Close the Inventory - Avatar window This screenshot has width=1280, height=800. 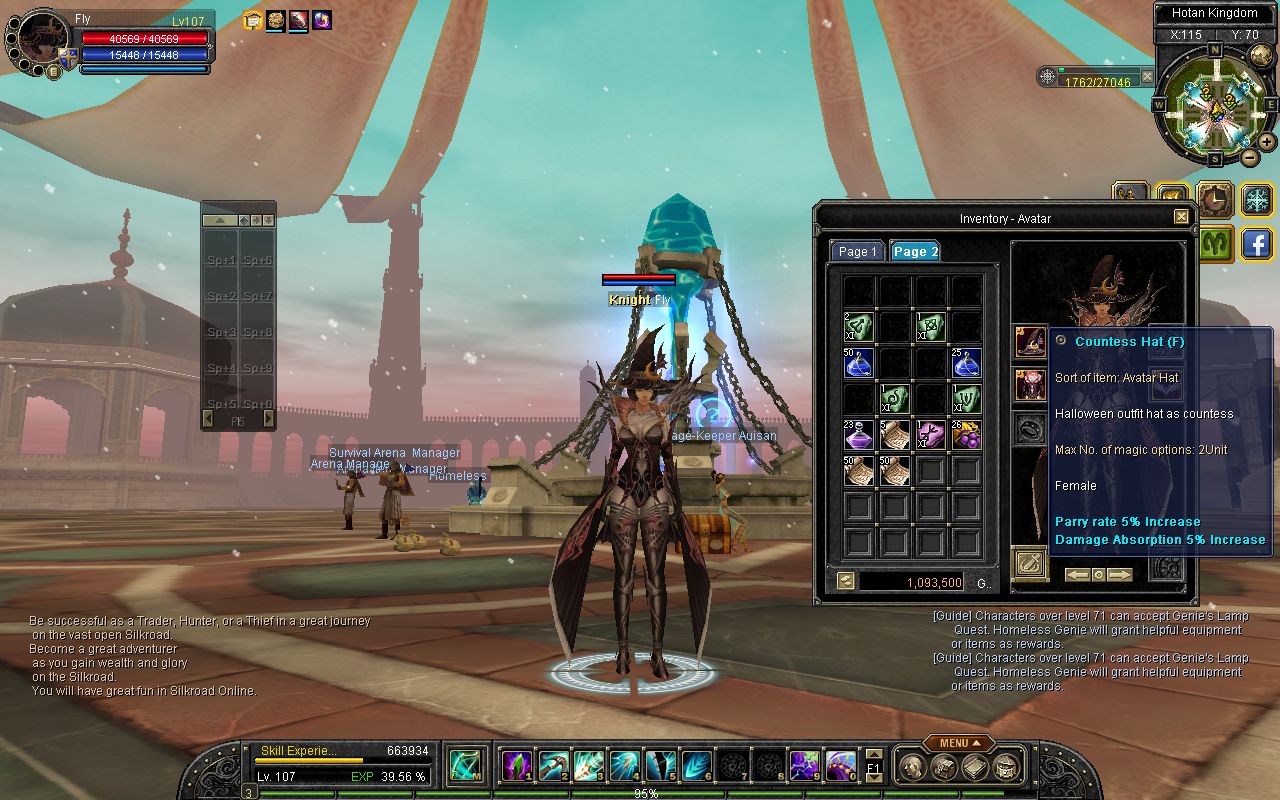click(x=1181, y=217)
